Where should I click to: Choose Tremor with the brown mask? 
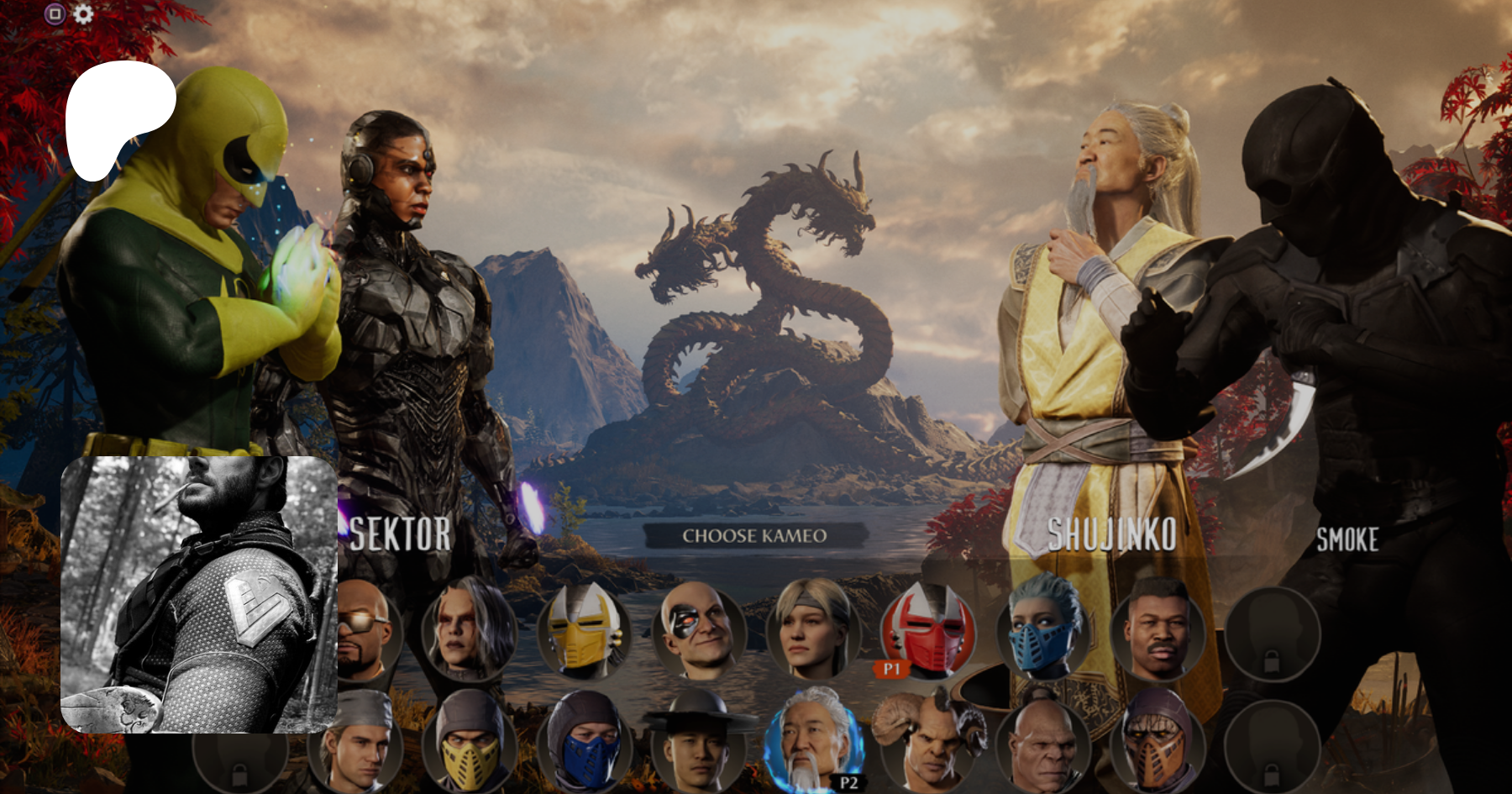(x=1158, y=744)
